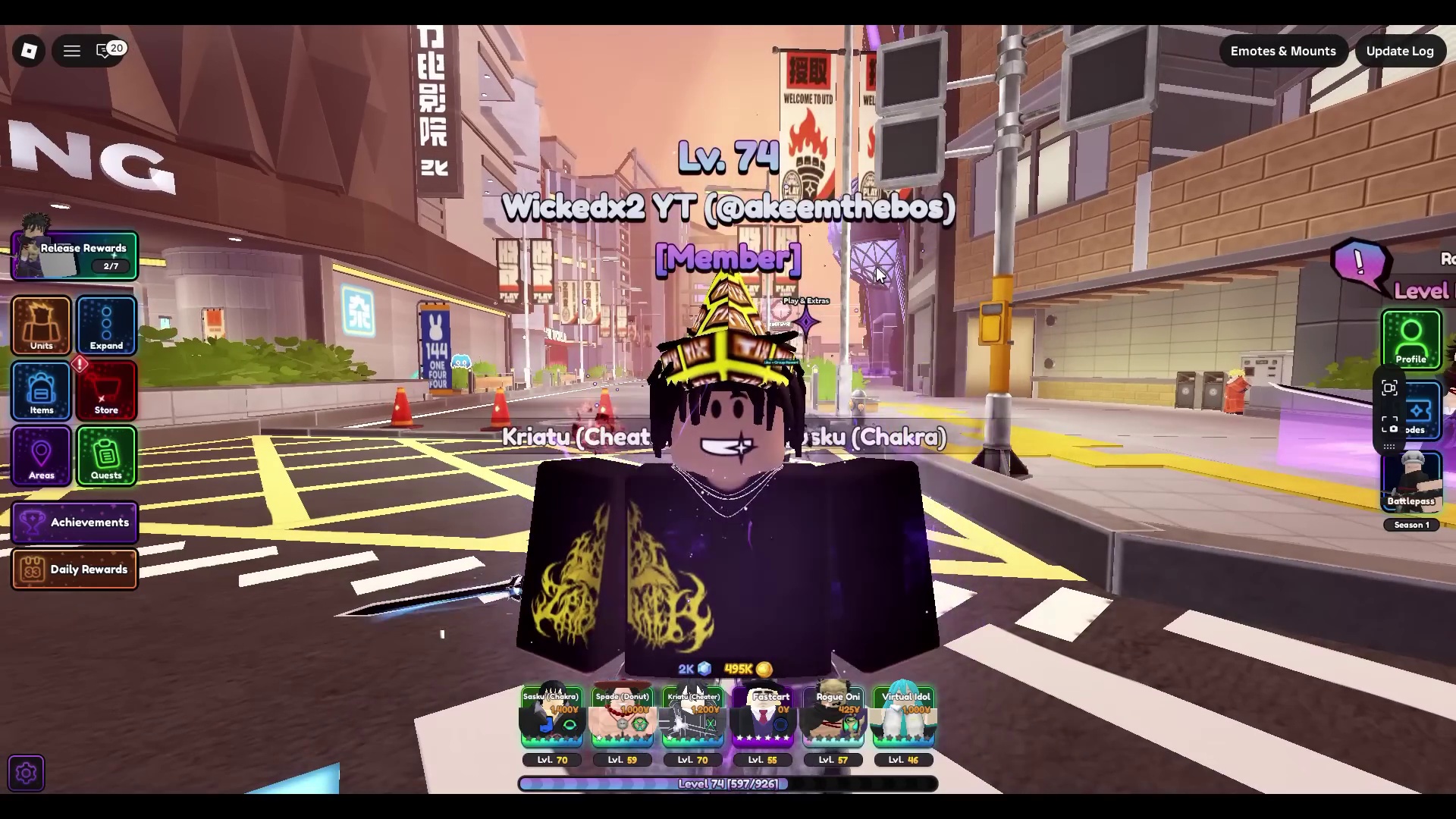The image size is (1456, 819).
Task: Open the Roblox main menu
Action: (29, 51)
